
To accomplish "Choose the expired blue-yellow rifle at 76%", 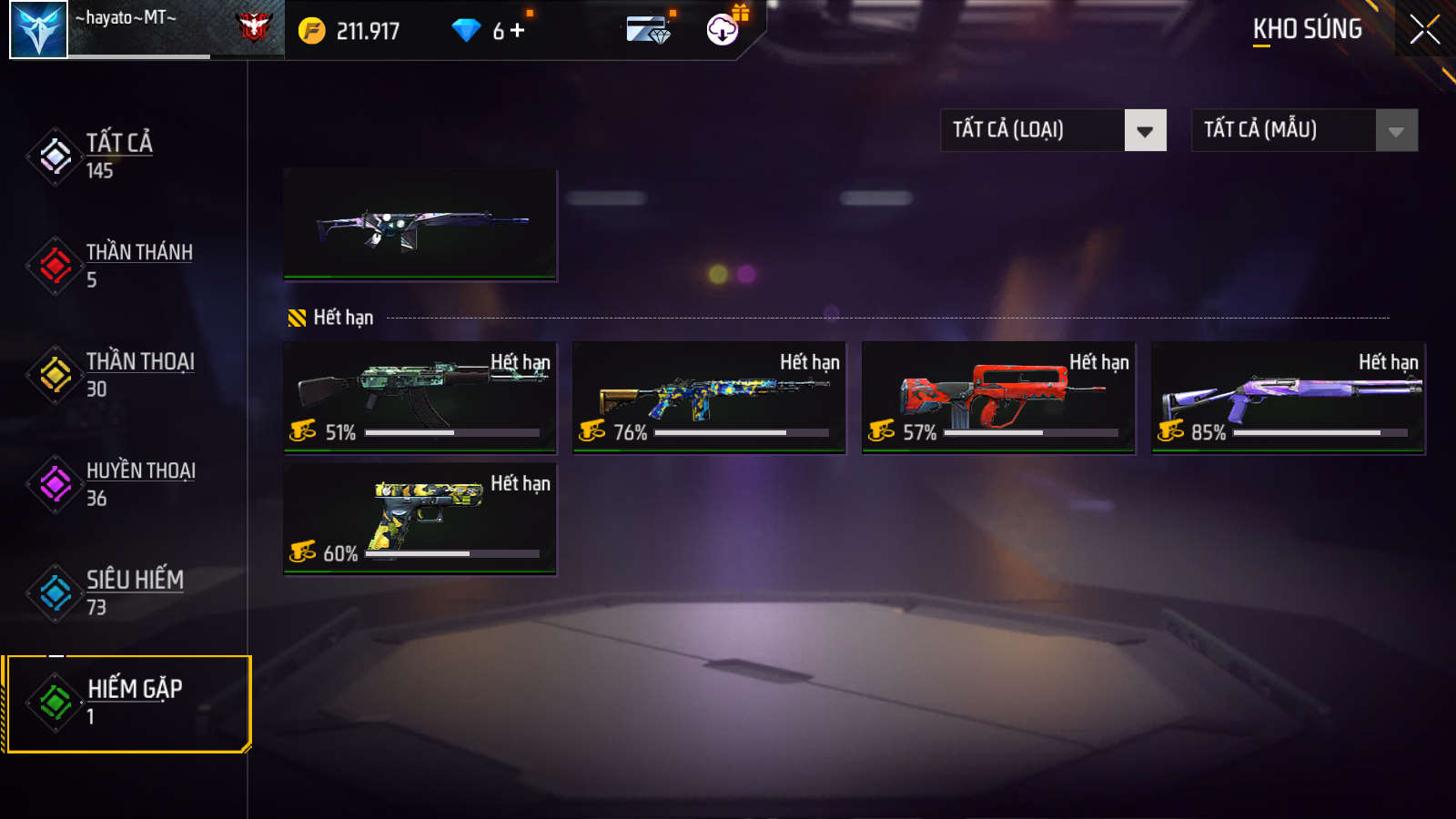I will point(709,397).
